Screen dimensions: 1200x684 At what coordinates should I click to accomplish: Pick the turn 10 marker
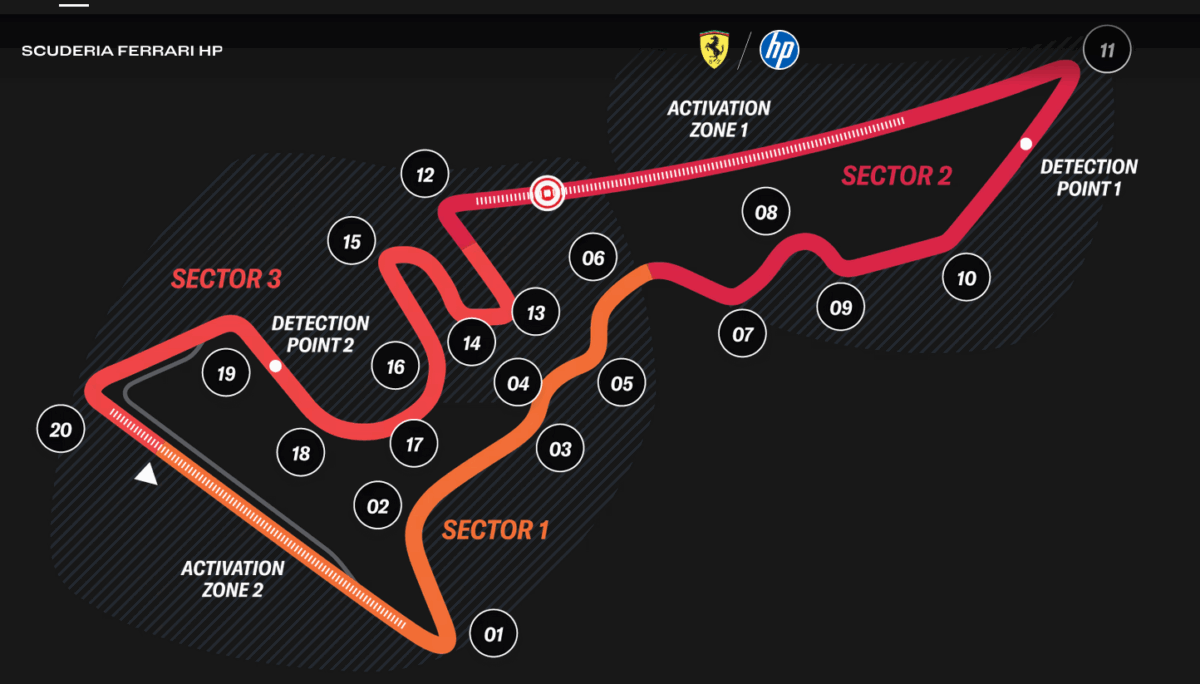pyautogui.click(x=966, y=278)
